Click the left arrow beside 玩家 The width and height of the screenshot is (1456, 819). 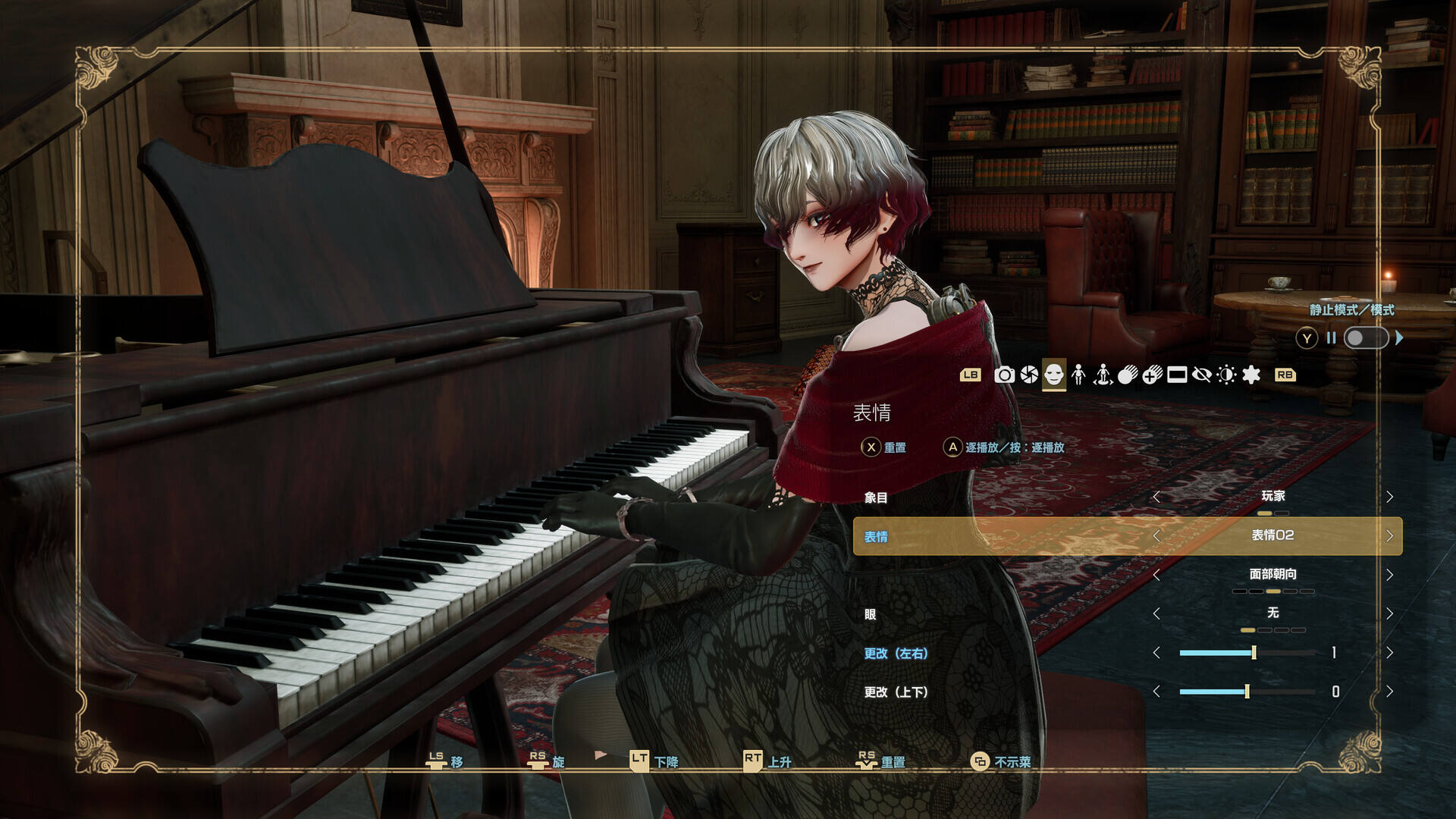1158,497
